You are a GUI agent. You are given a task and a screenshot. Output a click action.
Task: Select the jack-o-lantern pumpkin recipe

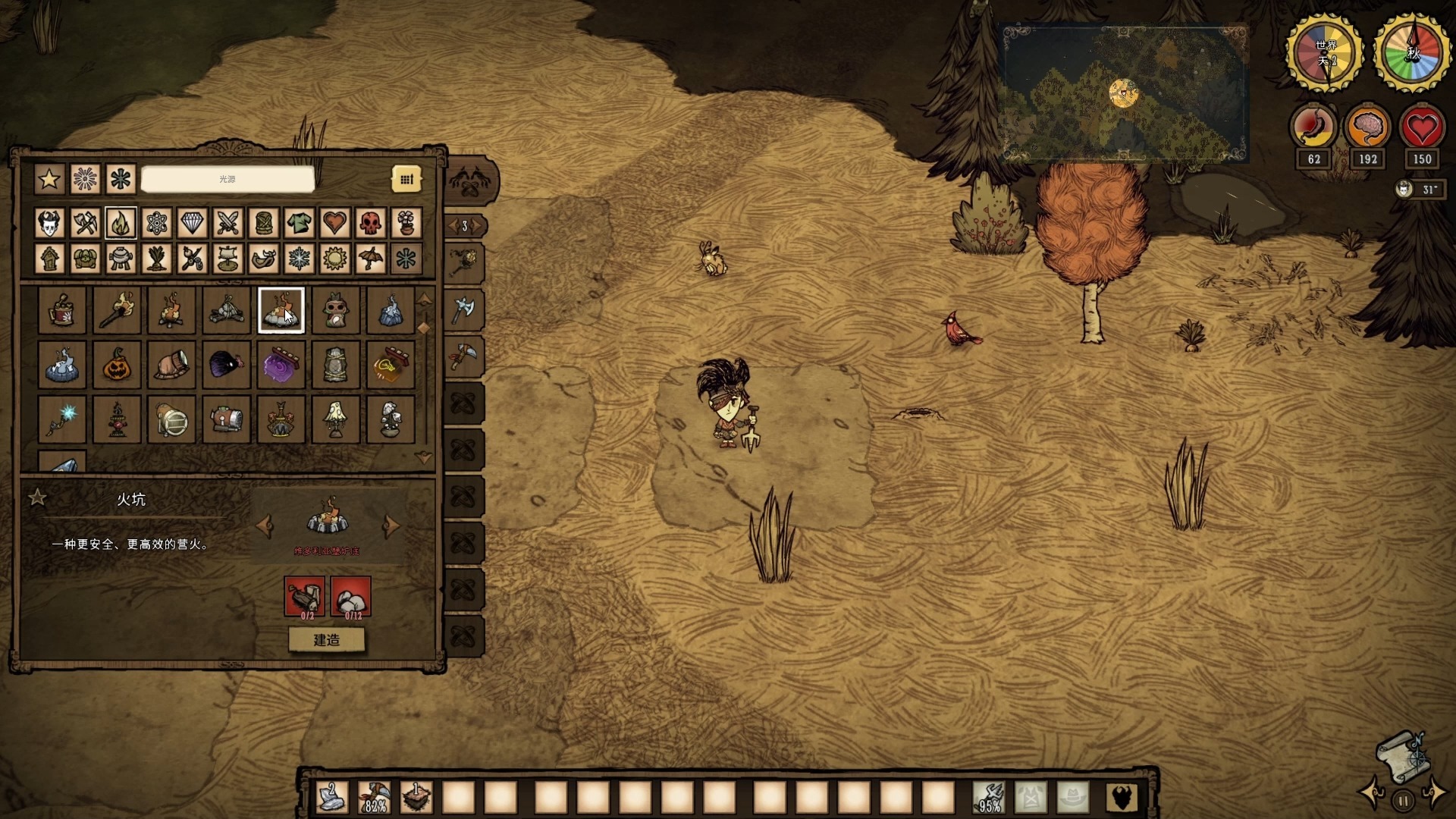click(117, 365)
